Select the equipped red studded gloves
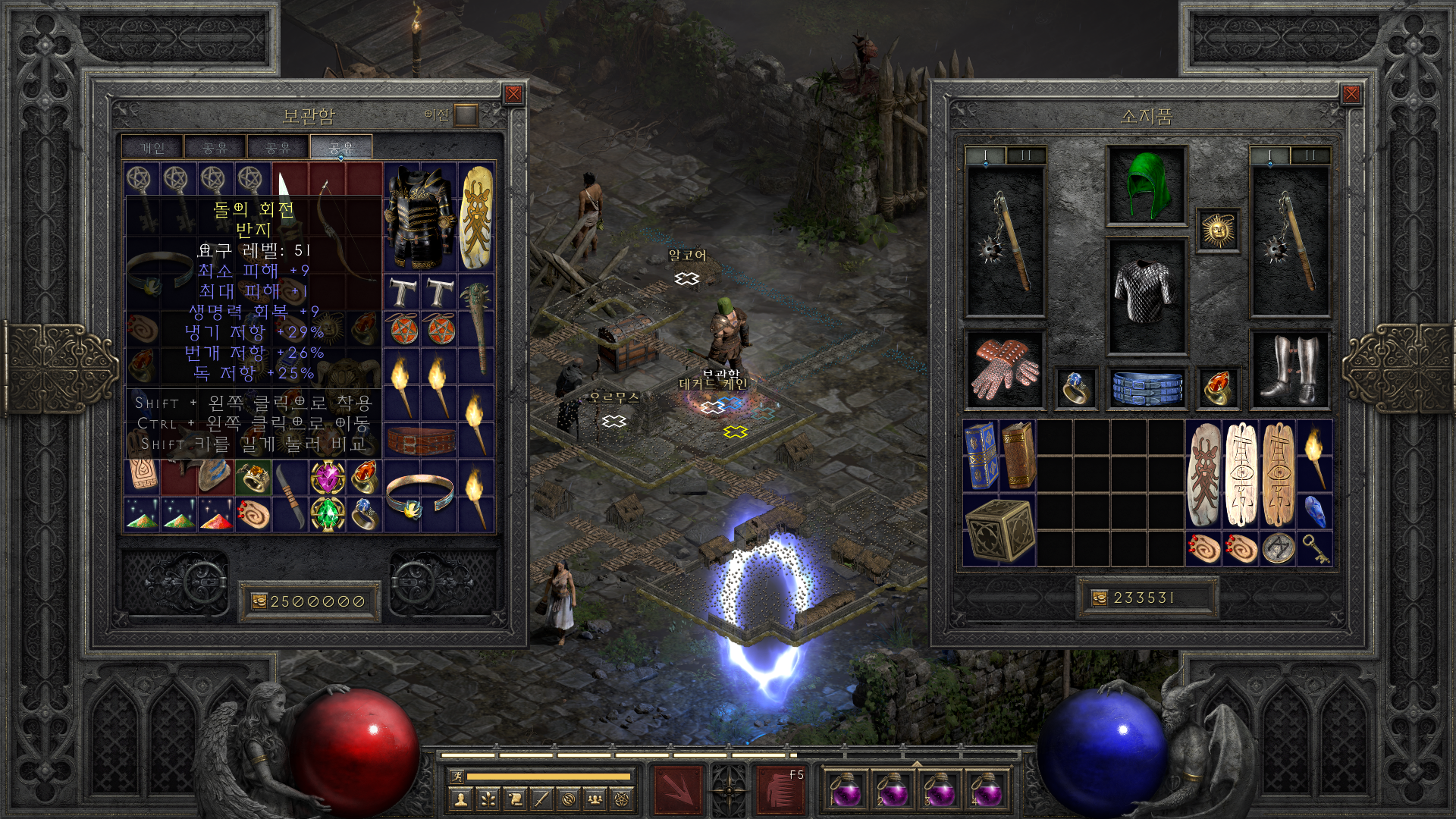 coord(1005,369)
